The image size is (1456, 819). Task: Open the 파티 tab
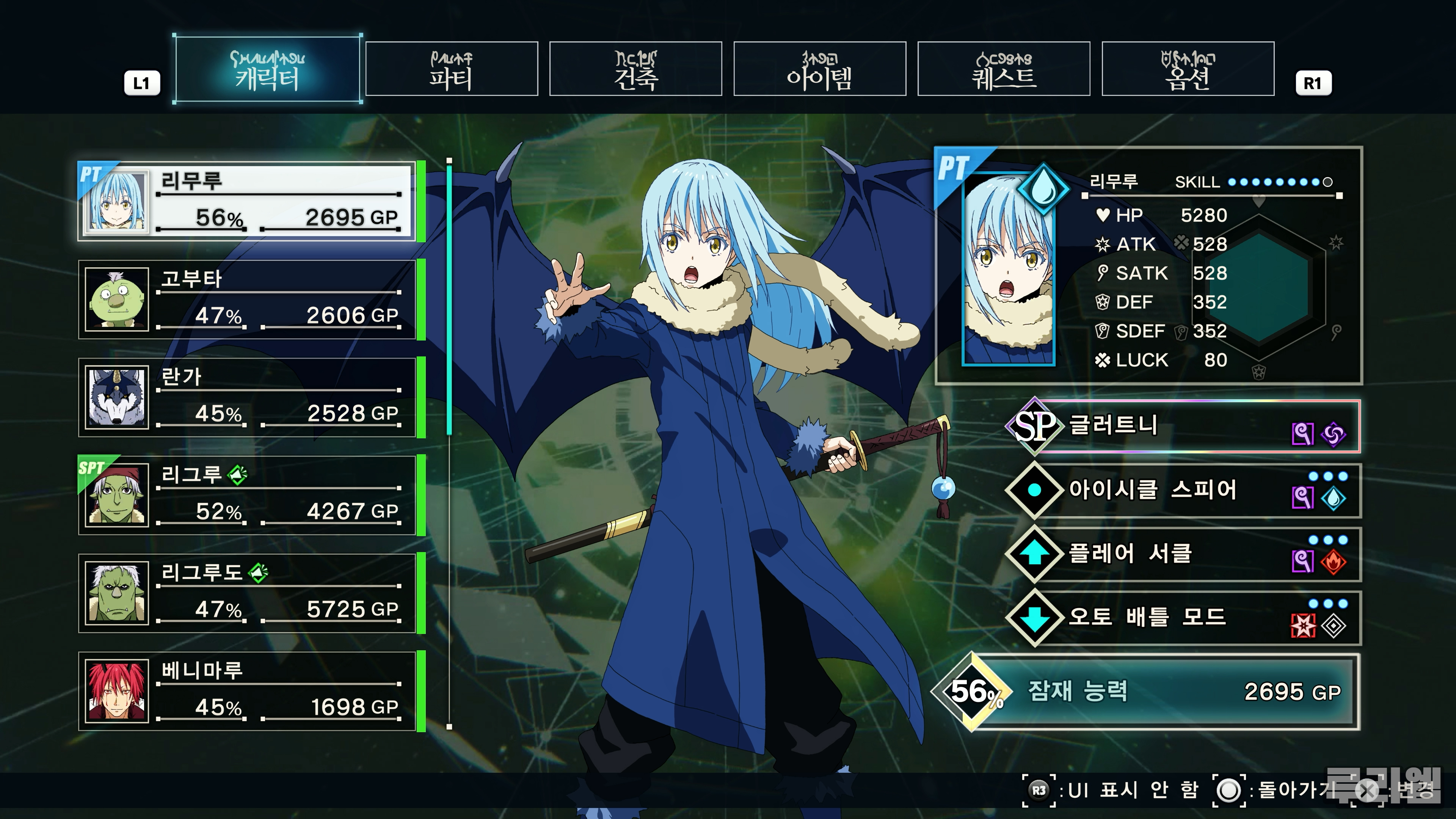point(451,69)
